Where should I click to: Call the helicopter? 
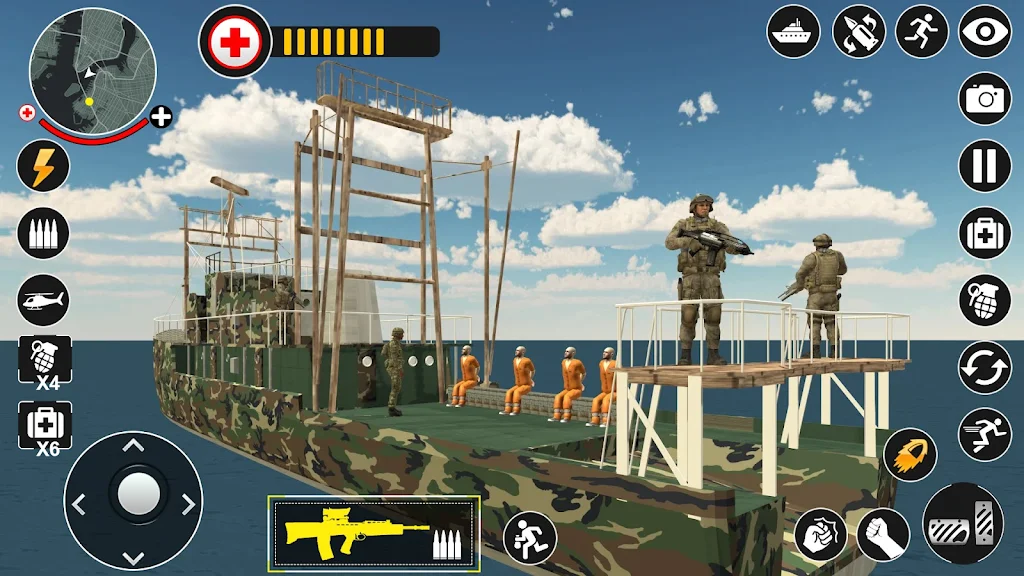point(43,299)
